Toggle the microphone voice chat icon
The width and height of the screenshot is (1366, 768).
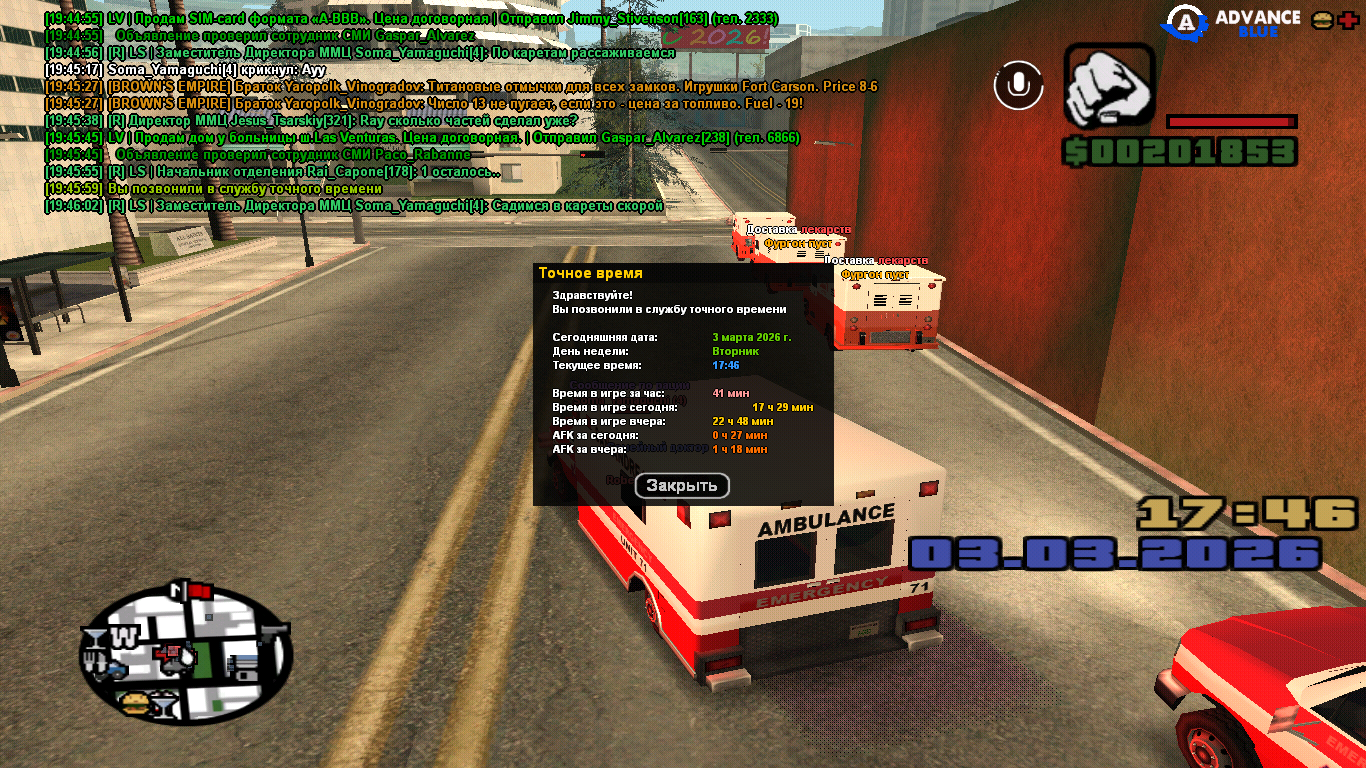point(1018,86)
